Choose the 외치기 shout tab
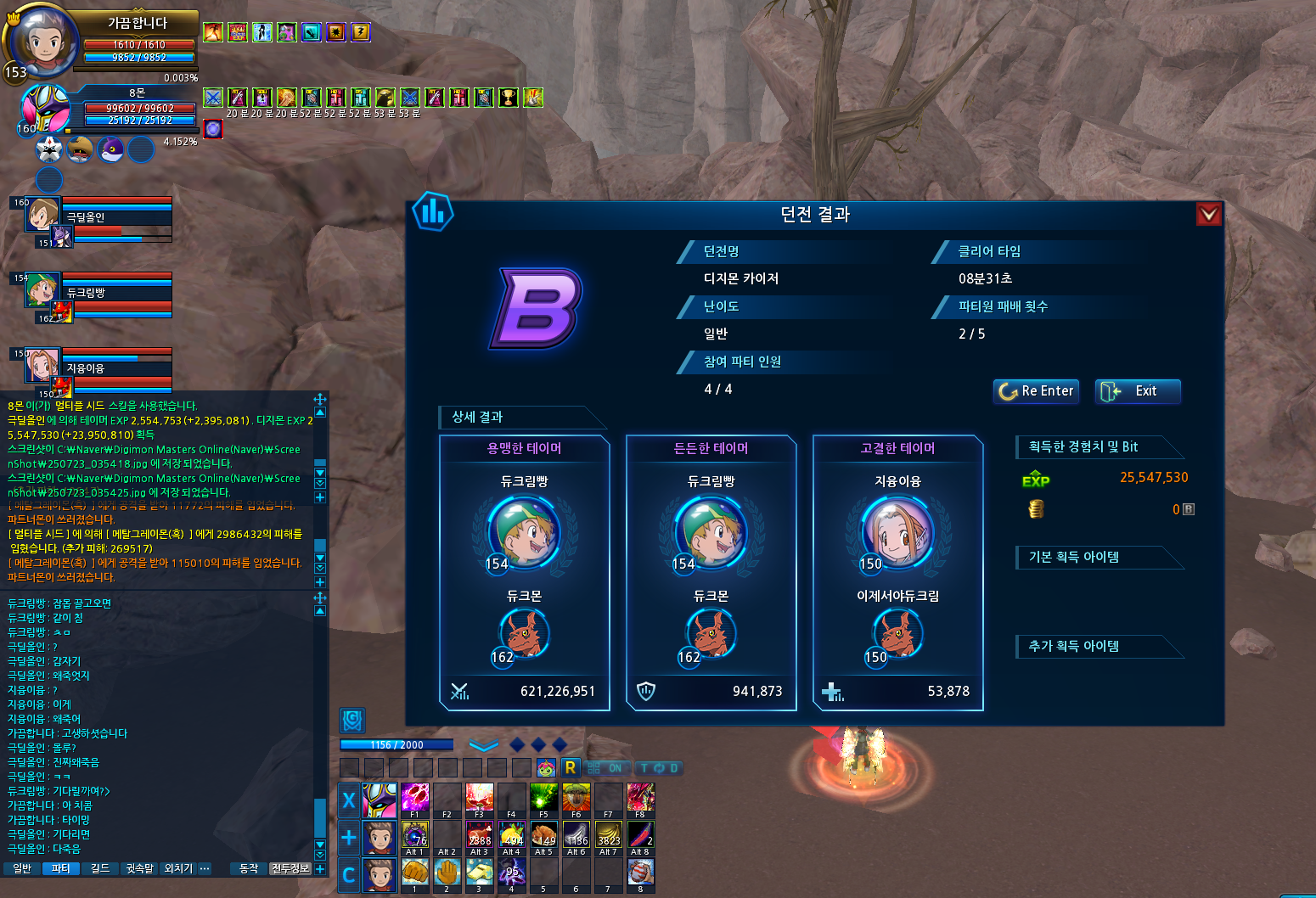1316x898 pixels. [x=178, y=868]
